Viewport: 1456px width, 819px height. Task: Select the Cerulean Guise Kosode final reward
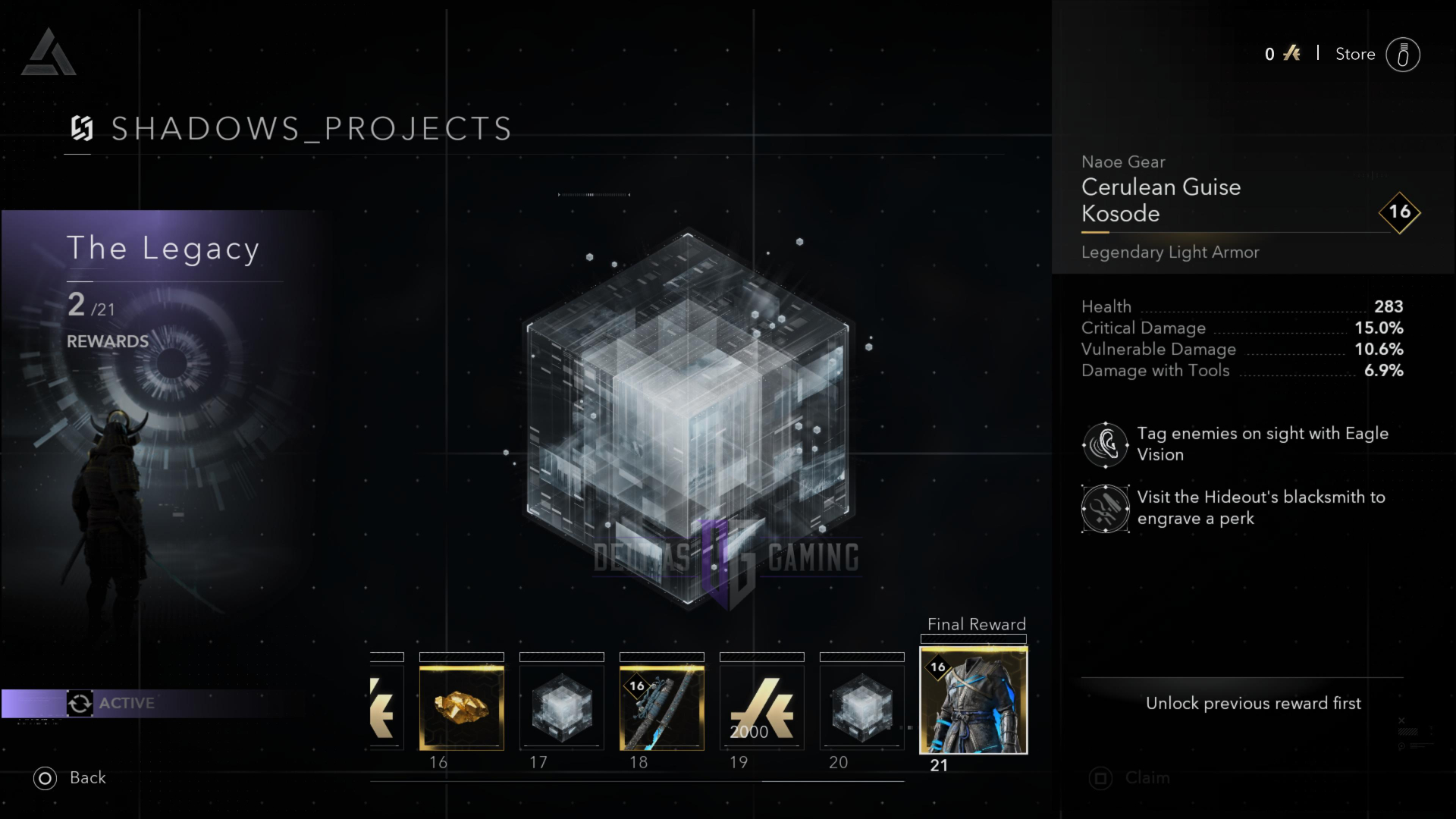[974, 701]
